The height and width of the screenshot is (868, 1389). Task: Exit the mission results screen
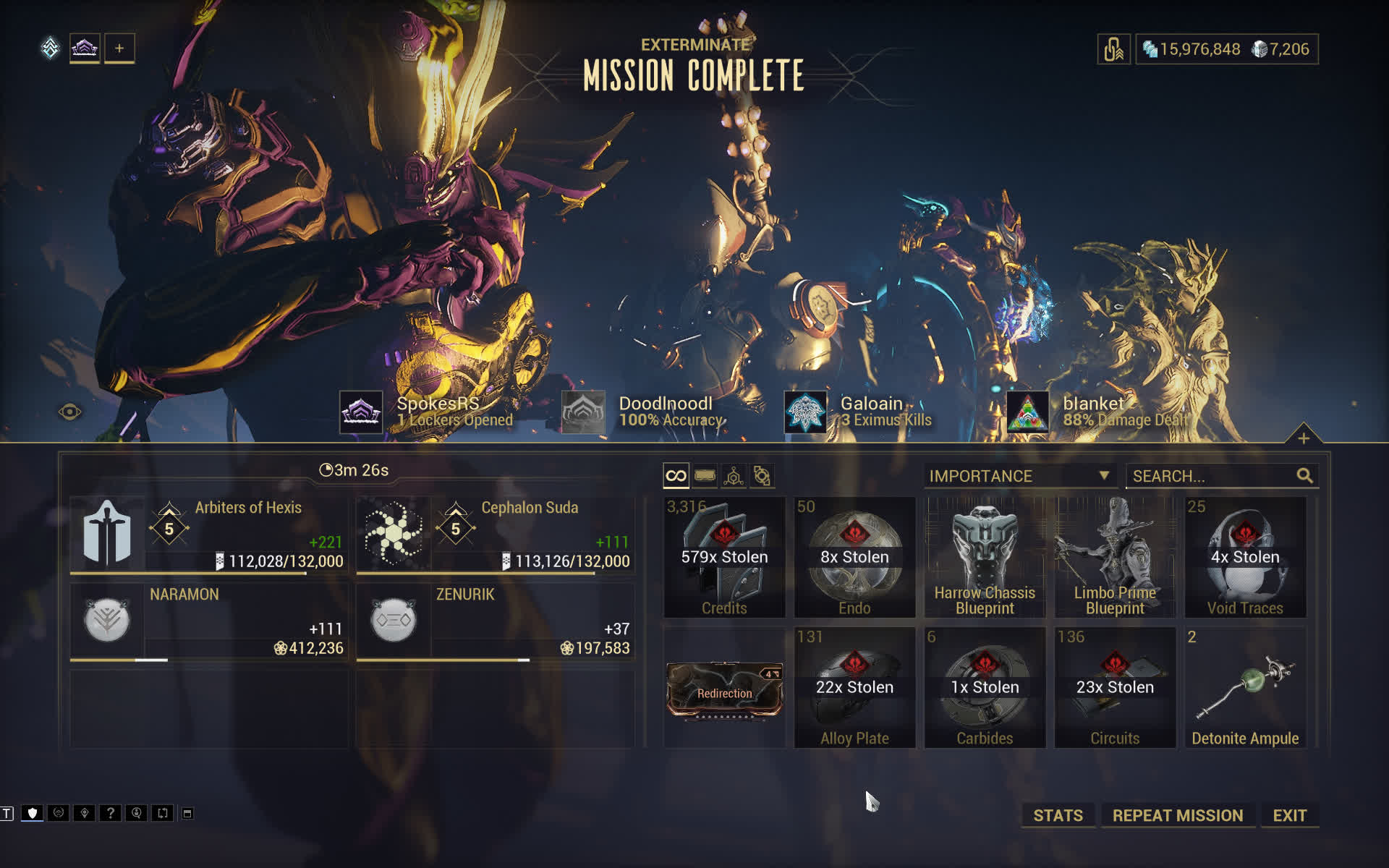click(x=1289, y=815)
